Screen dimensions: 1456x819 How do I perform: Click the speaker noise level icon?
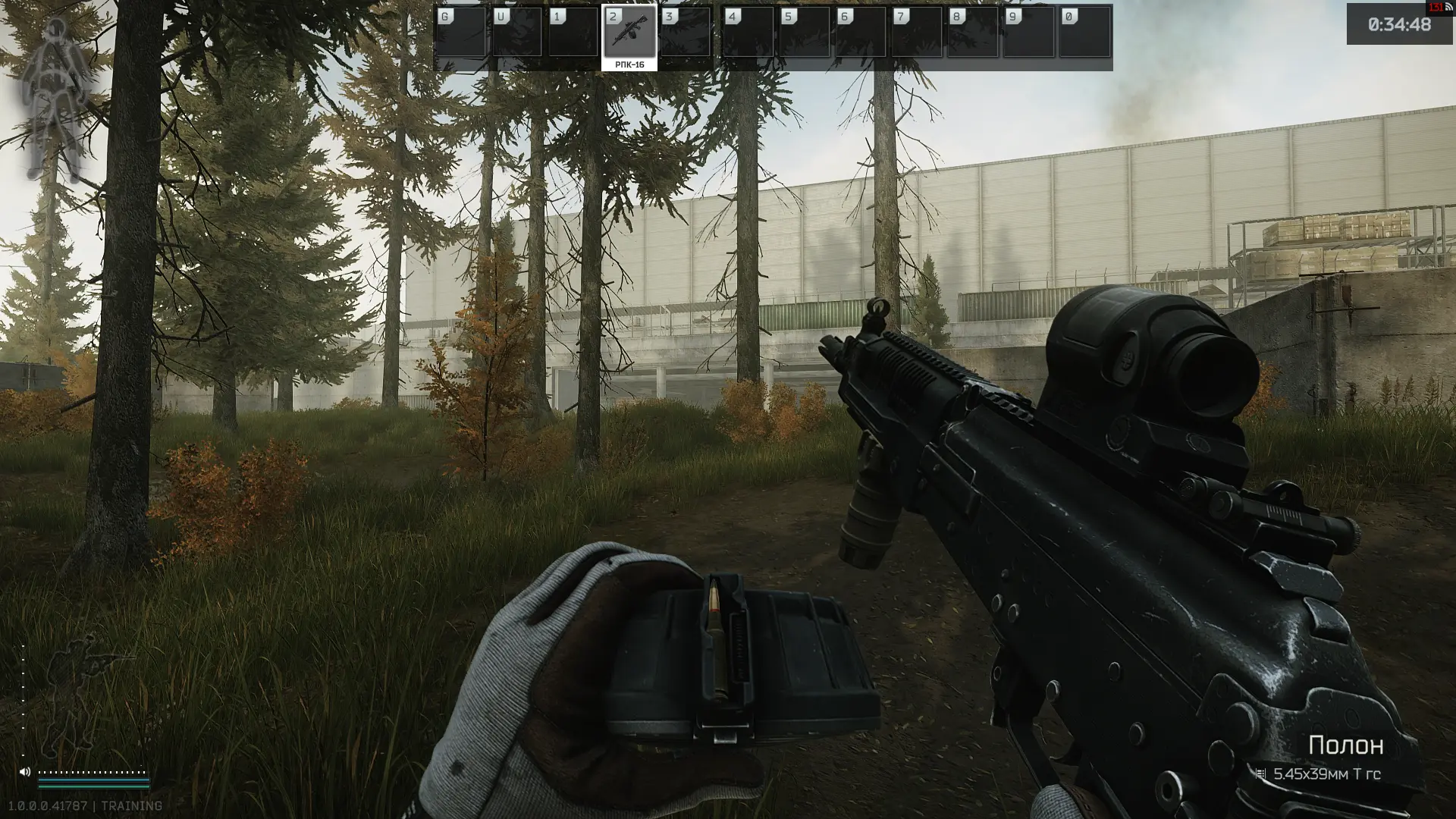click(x=25, y=772)
